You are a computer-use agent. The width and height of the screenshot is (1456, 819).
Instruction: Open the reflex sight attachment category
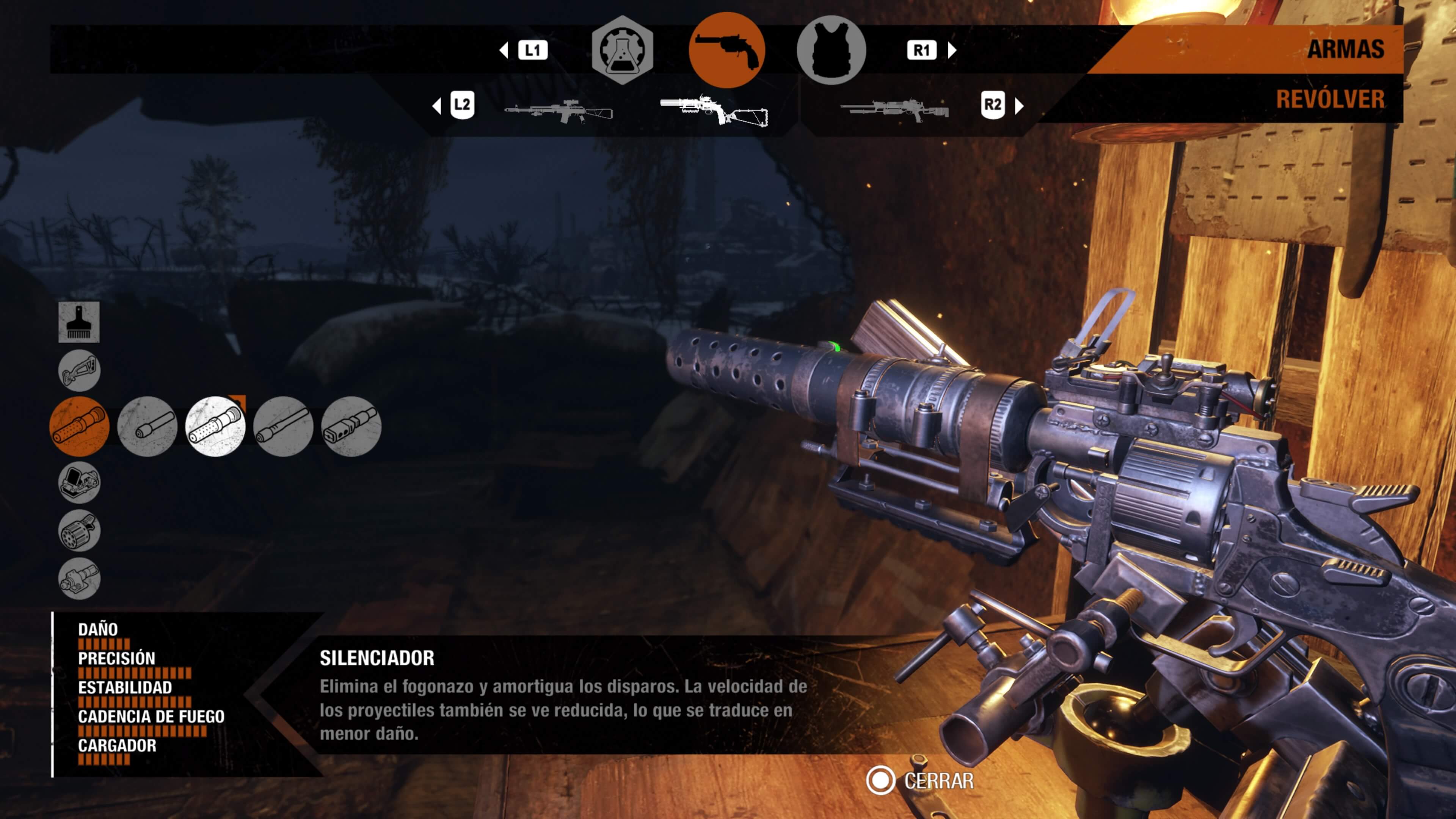79,482
